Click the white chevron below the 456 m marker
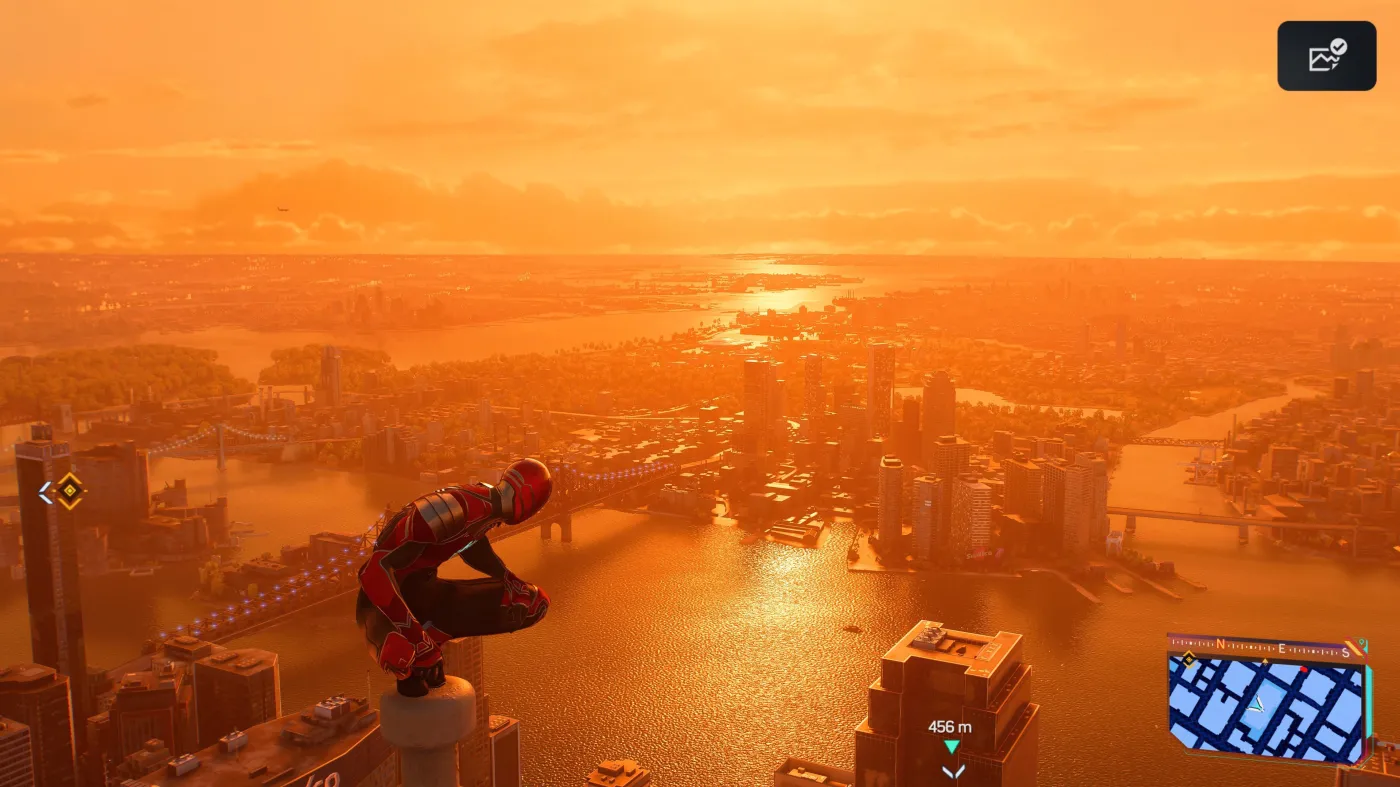 pos(951,770)
